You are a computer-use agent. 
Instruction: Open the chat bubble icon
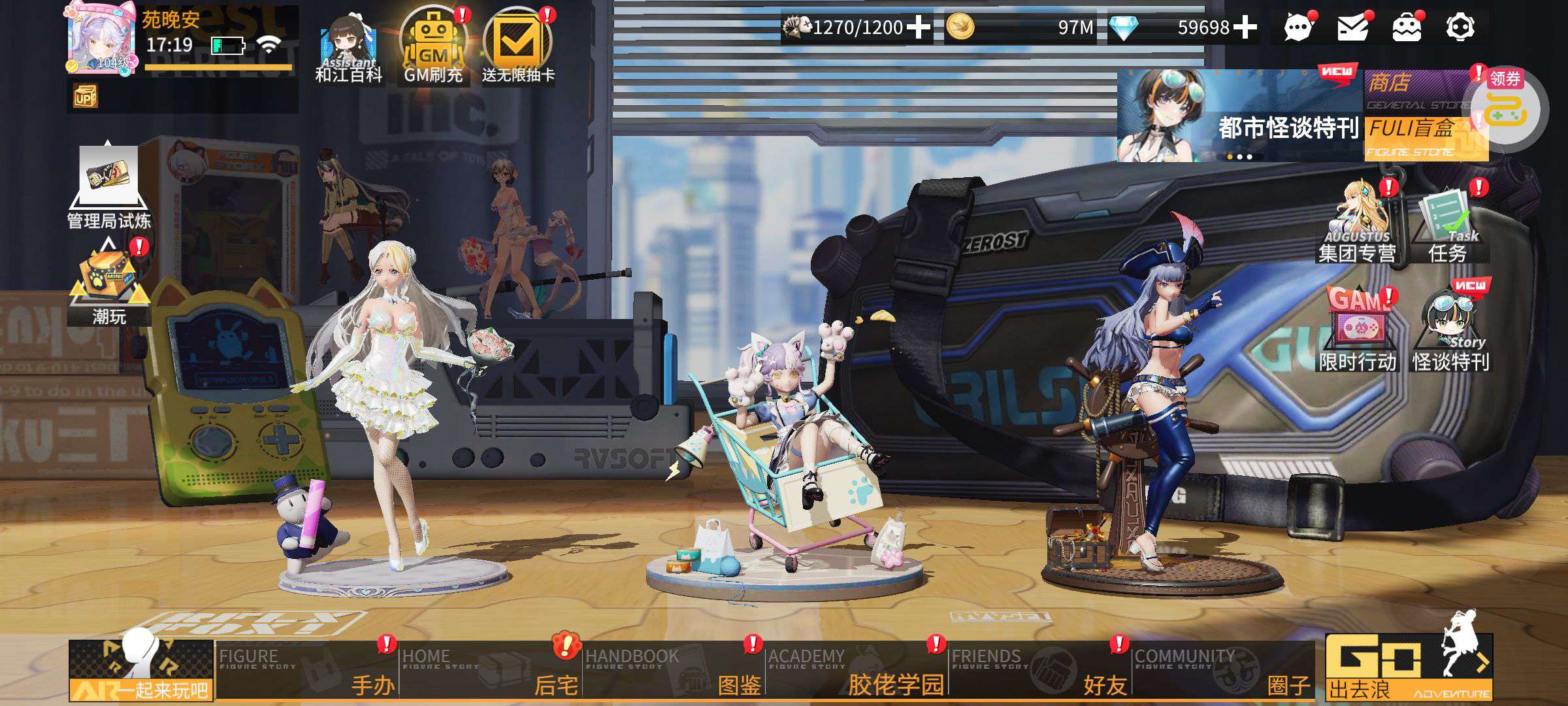click(x=1298, y=28)
